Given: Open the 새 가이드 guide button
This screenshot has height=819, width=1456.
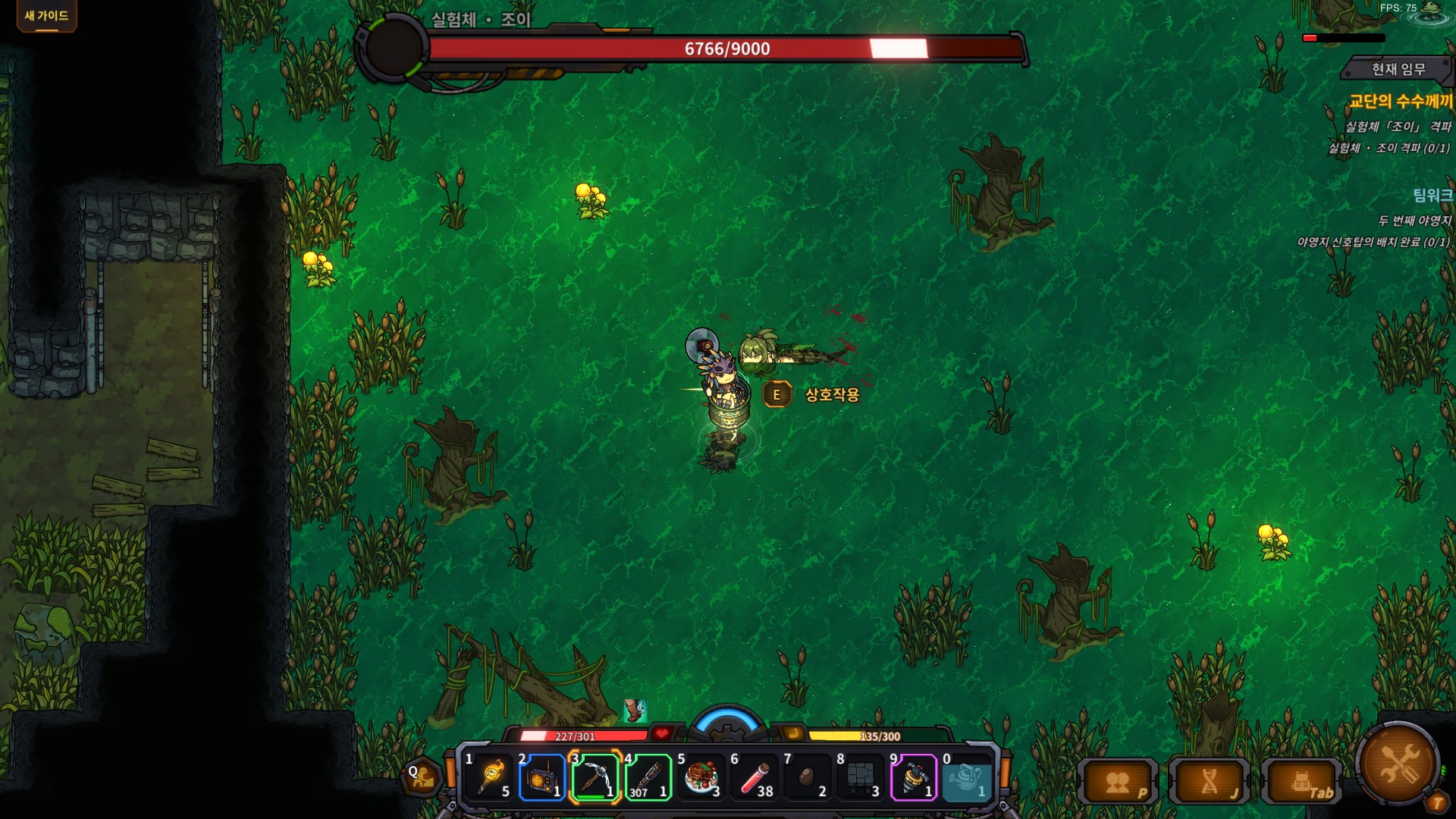Looking at the screenshot, I should (x=46, y=16).
